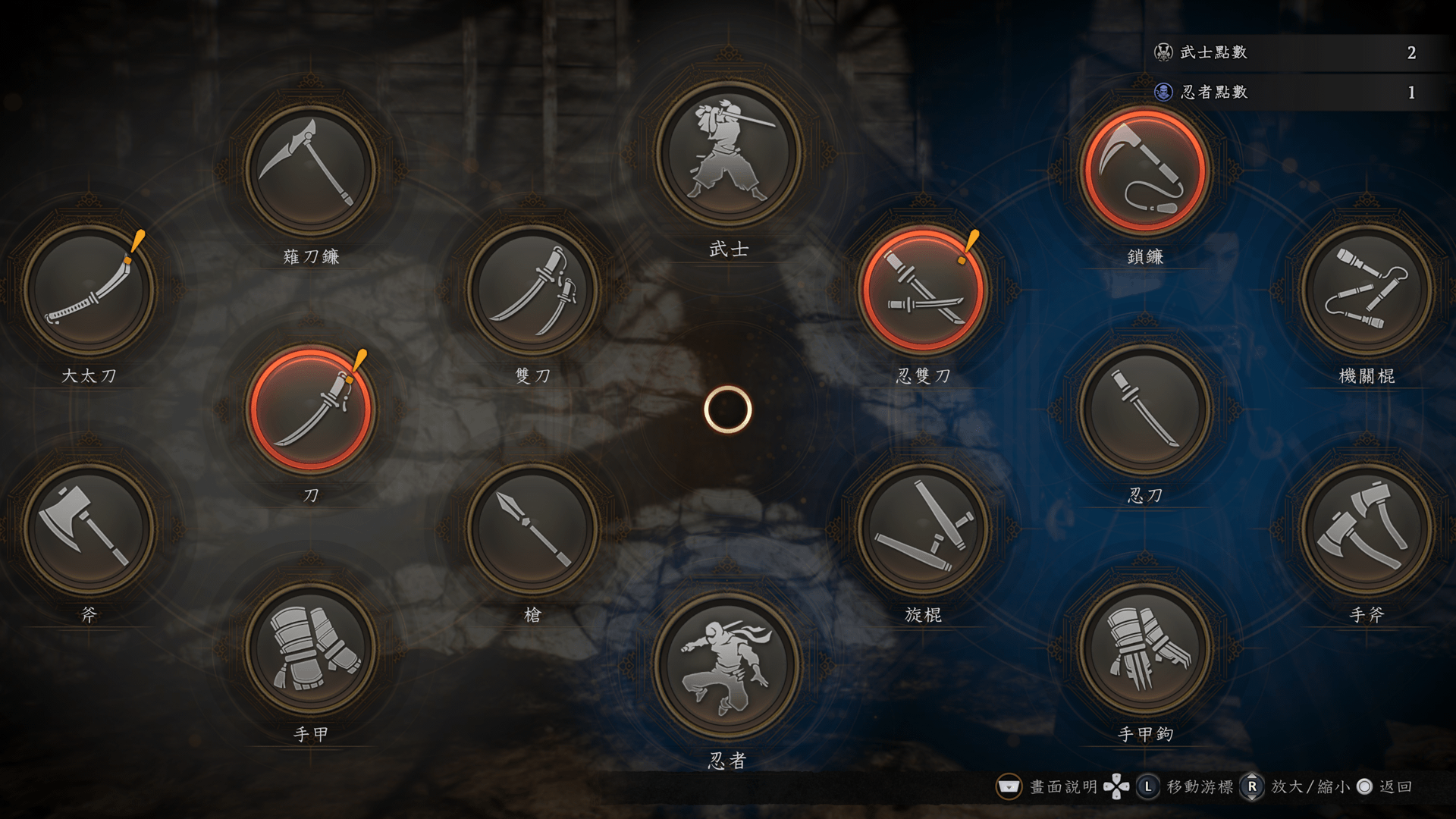This screenshot has height=819, width=1456.
Task: Select the 雙刀 dual swords node
Action: 532,289
